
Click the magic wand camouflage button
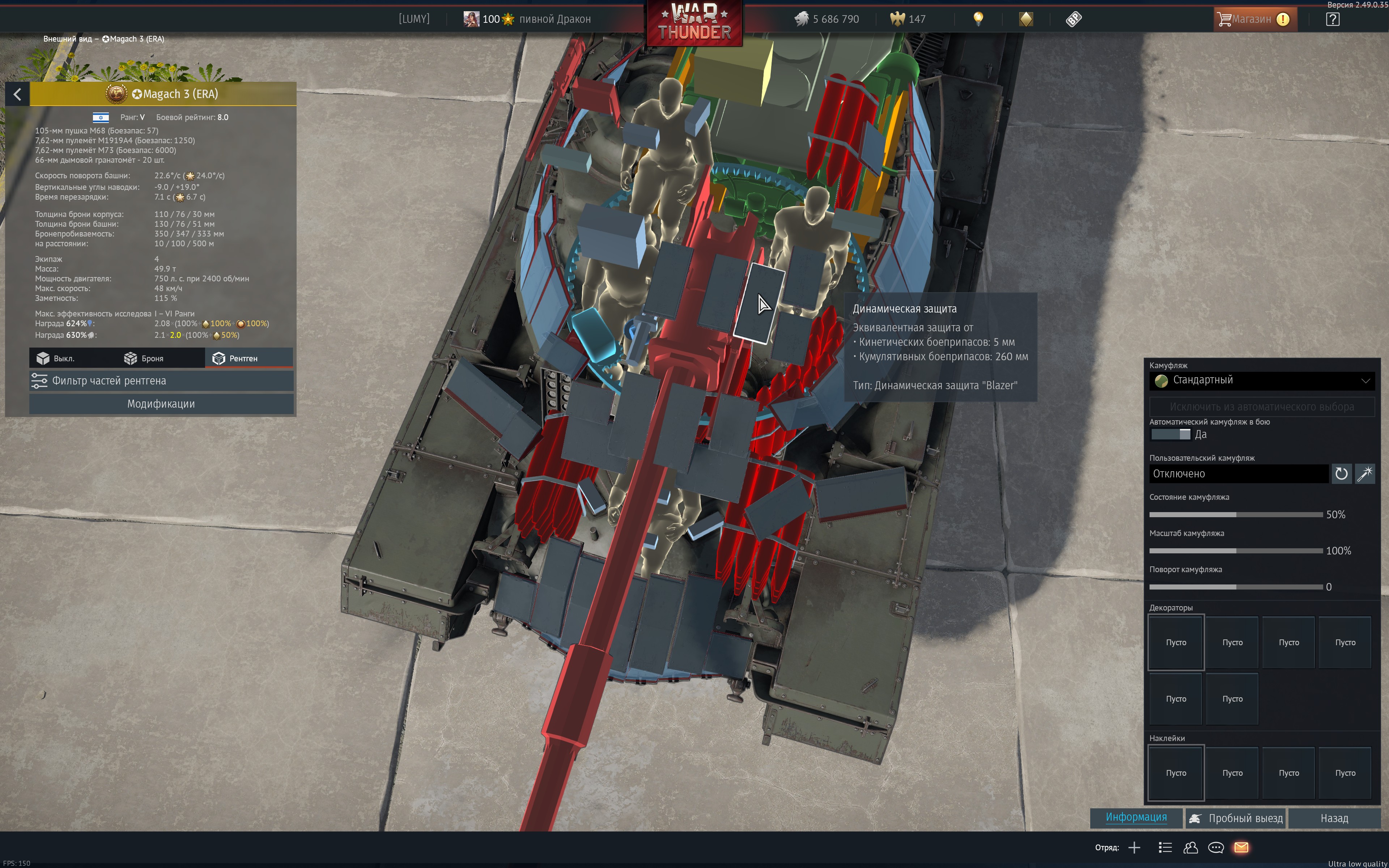1364,474
